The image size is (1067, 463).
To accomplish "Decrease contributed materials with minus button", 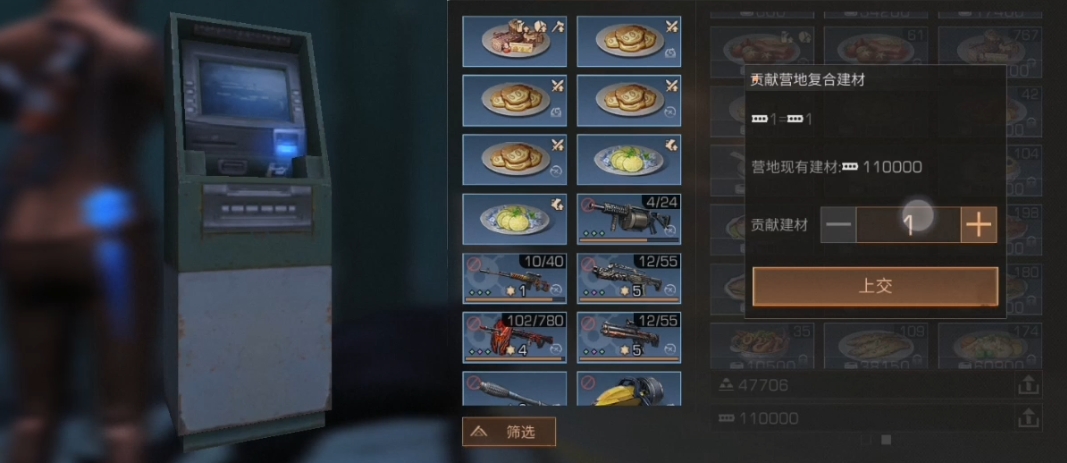I will [839, 225].
